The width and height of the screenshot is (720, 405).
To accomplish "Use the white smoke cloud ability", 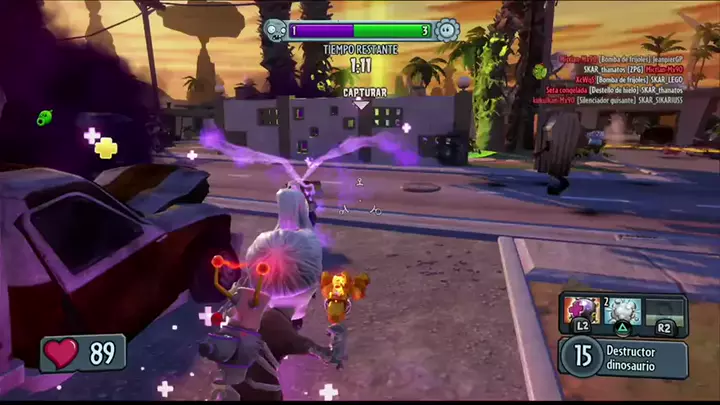I will pyautogui.click(x=621, y=310).
